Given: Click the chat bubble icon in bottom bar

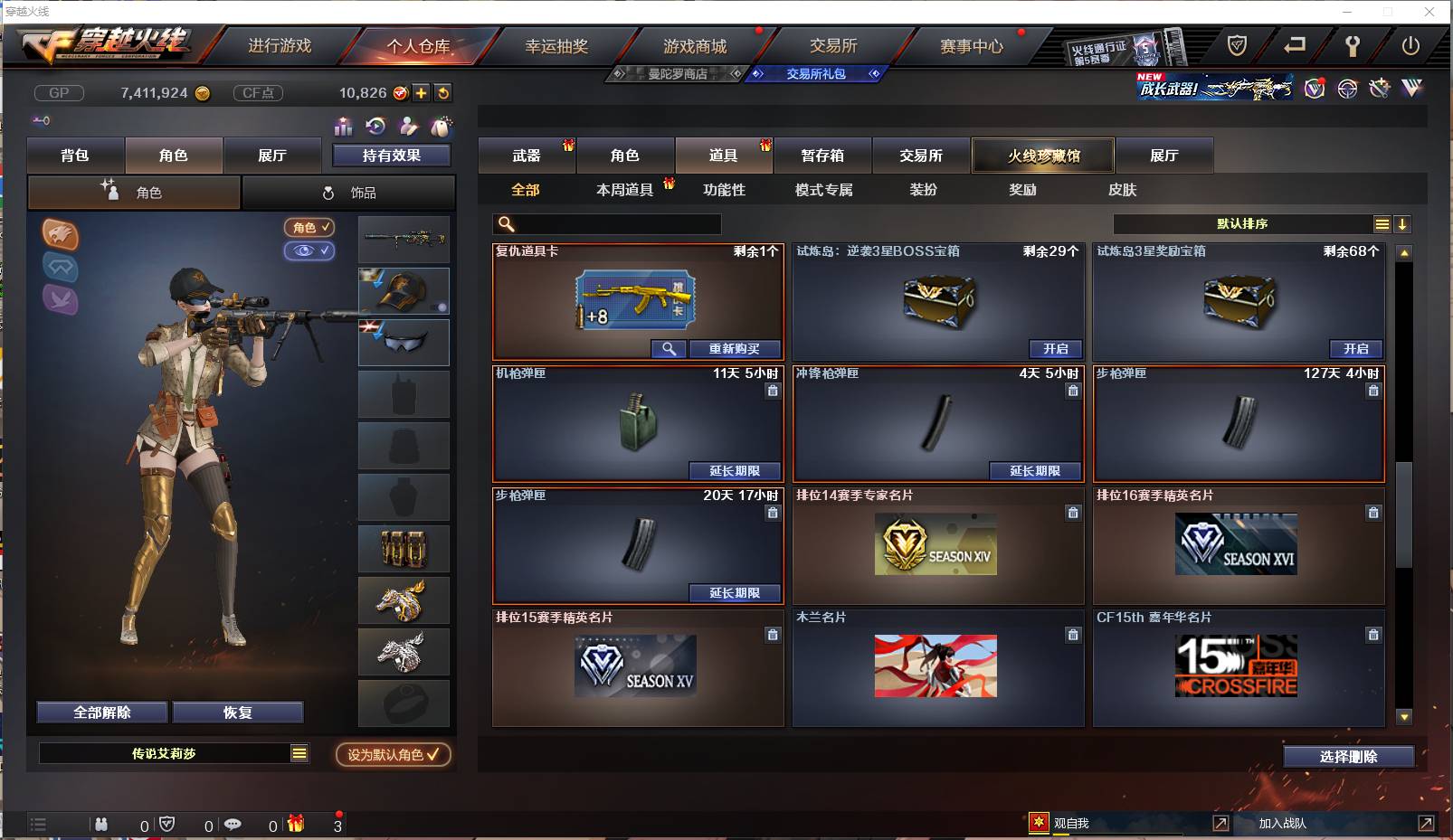Looking at the screenshot, I should (x=234, y=824).
